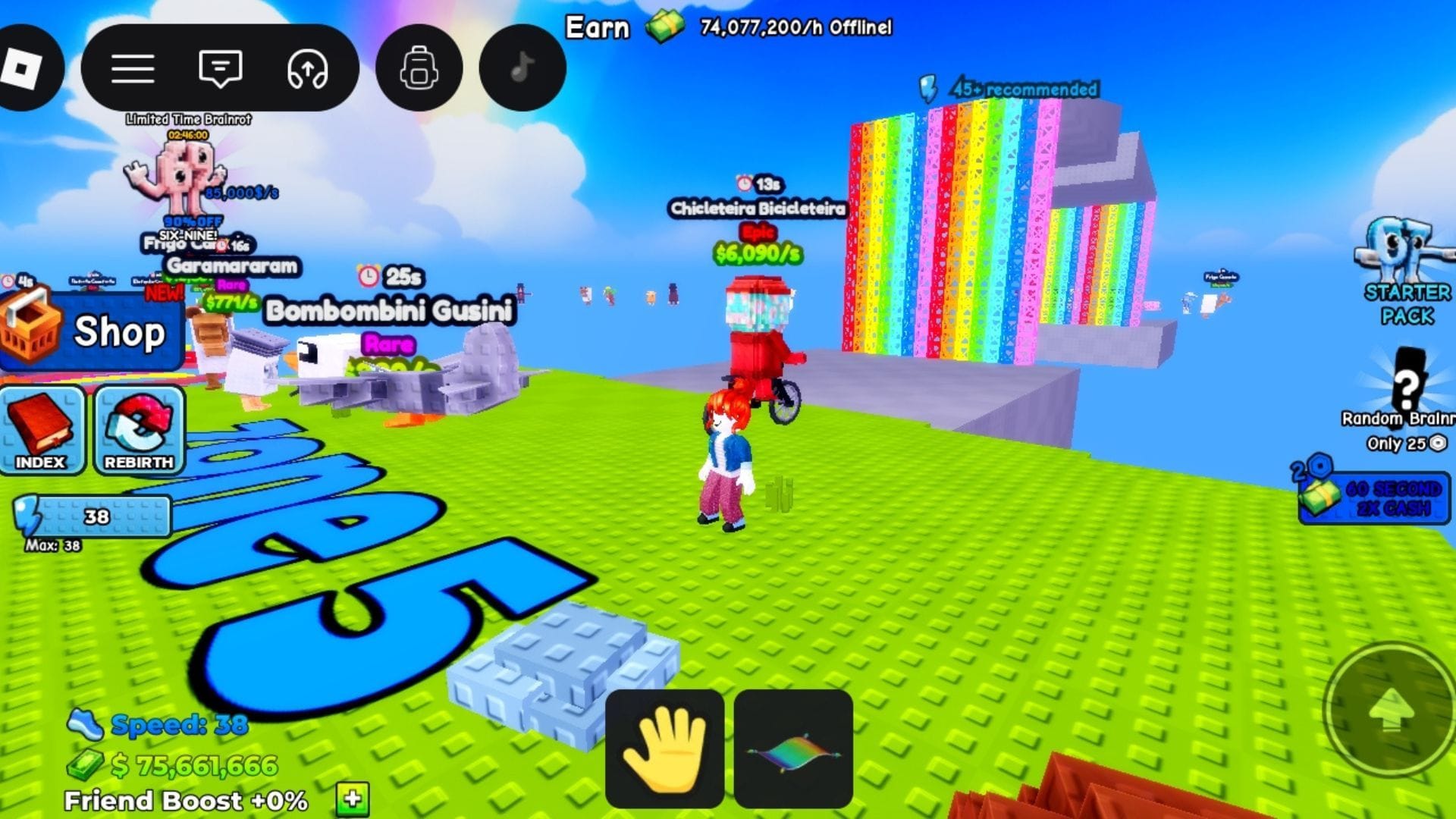
Task: Tap the headset voice icon
Action: tap(307, 68)
